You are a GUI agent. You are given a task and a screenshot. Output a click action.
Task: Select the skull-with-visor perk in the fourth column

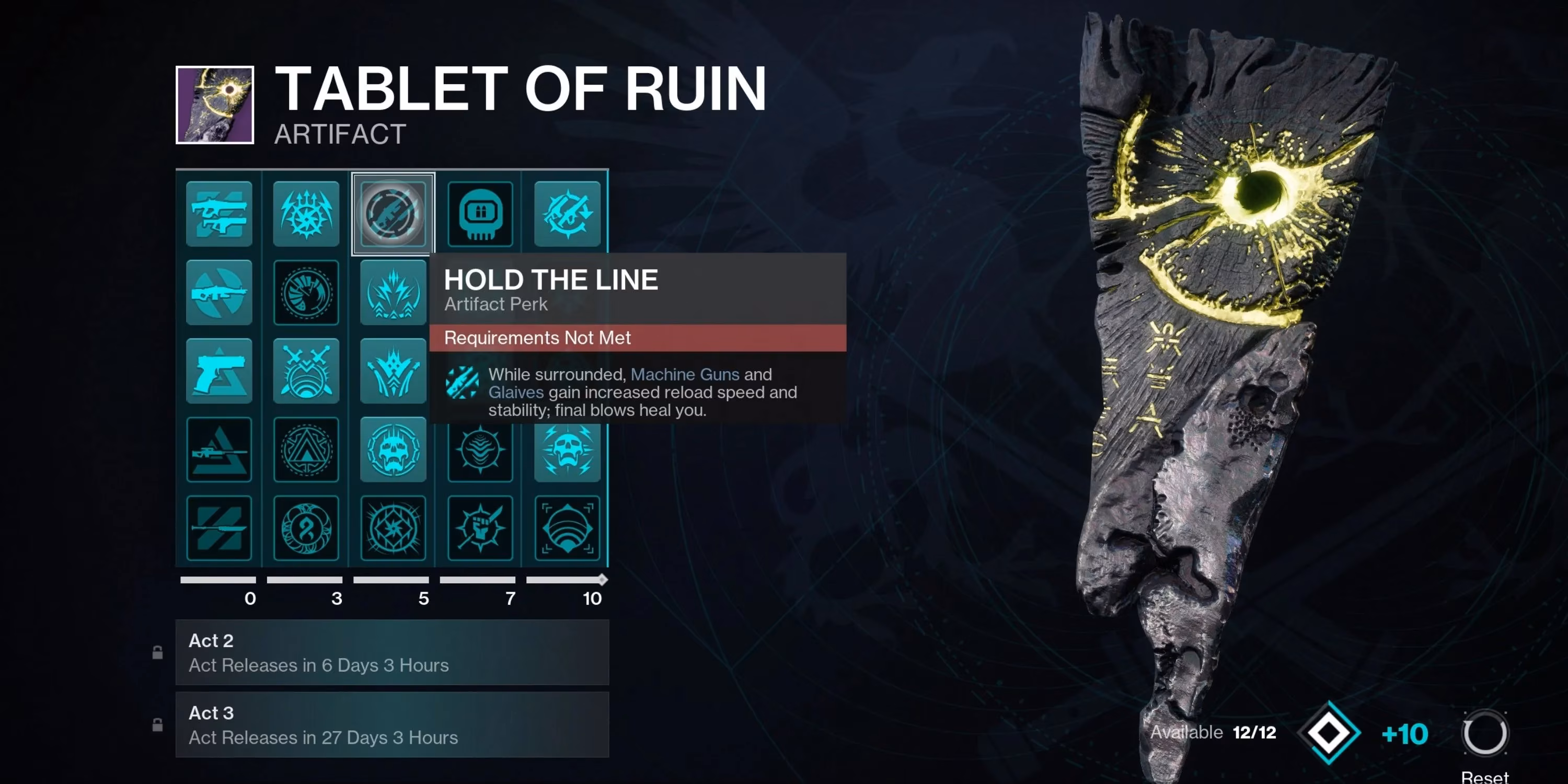tap(480, 213)
